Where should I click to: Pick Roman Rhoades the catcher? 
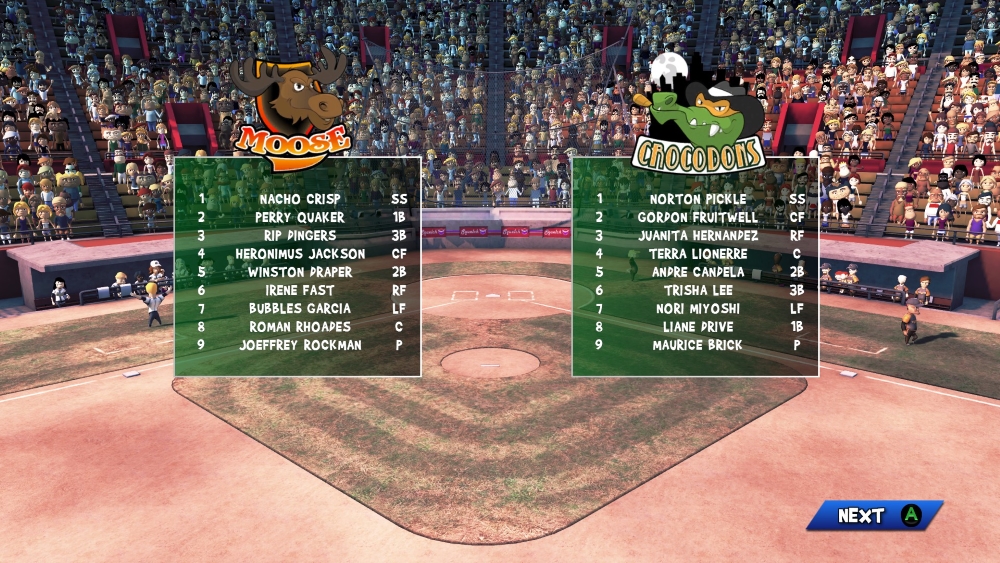[x=300, y=327]
